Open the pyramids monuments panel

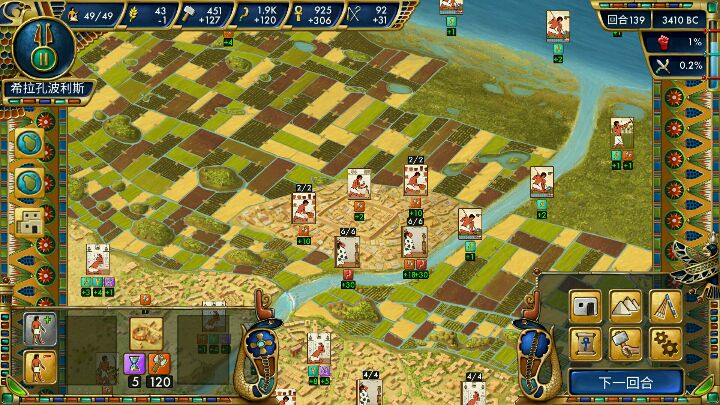point(626,304)
